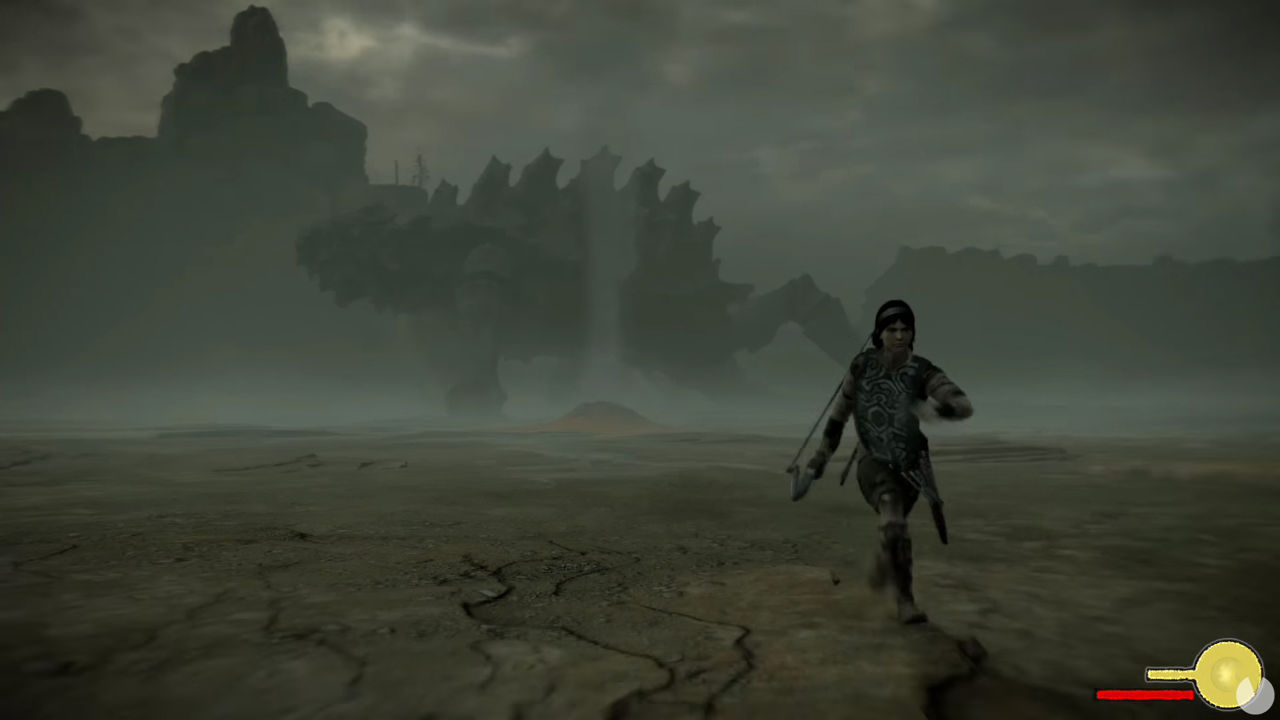Click Wander's raised right fist

click(x=955, y=400)
